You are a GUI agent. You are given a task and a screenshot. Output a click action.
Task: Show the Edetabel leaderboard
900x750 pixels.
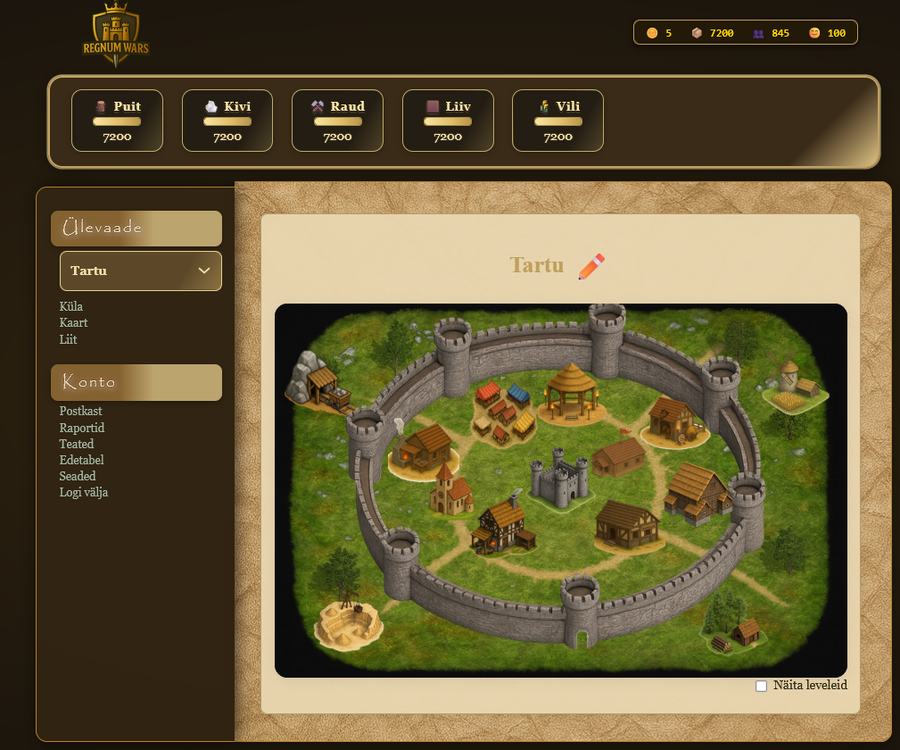click(82, 460)
